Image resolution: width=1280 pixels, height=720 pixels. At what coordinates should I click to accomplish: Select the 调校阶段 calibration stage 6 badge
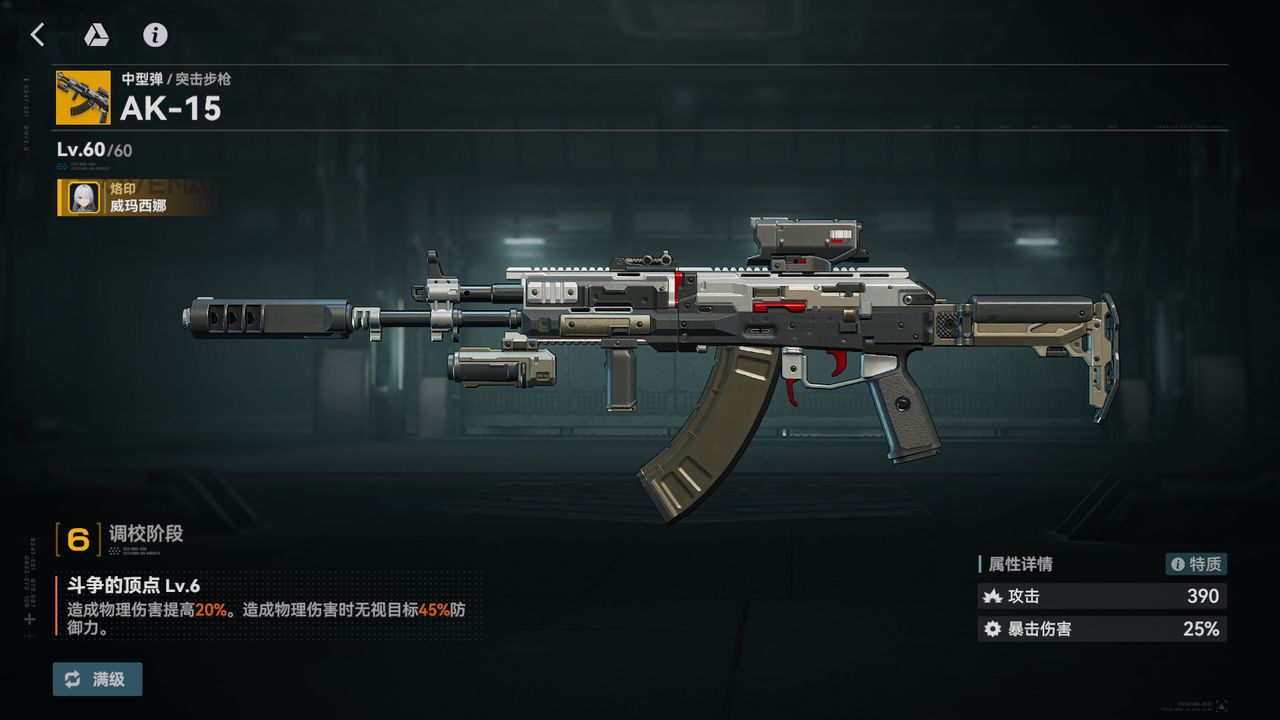click(78, 539)
